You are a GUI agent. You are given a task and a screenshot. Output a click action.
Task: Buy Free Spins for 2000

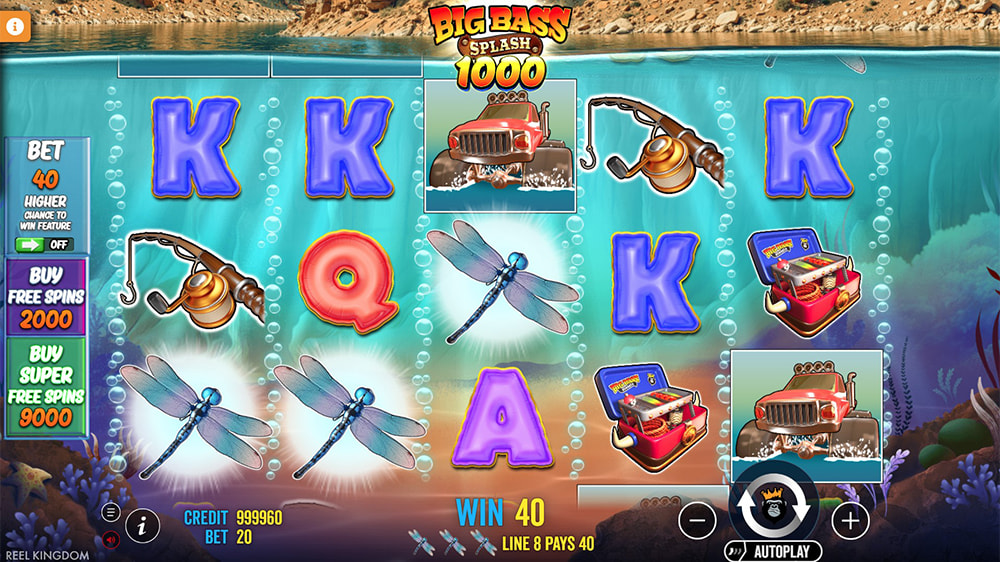point(46,298)
